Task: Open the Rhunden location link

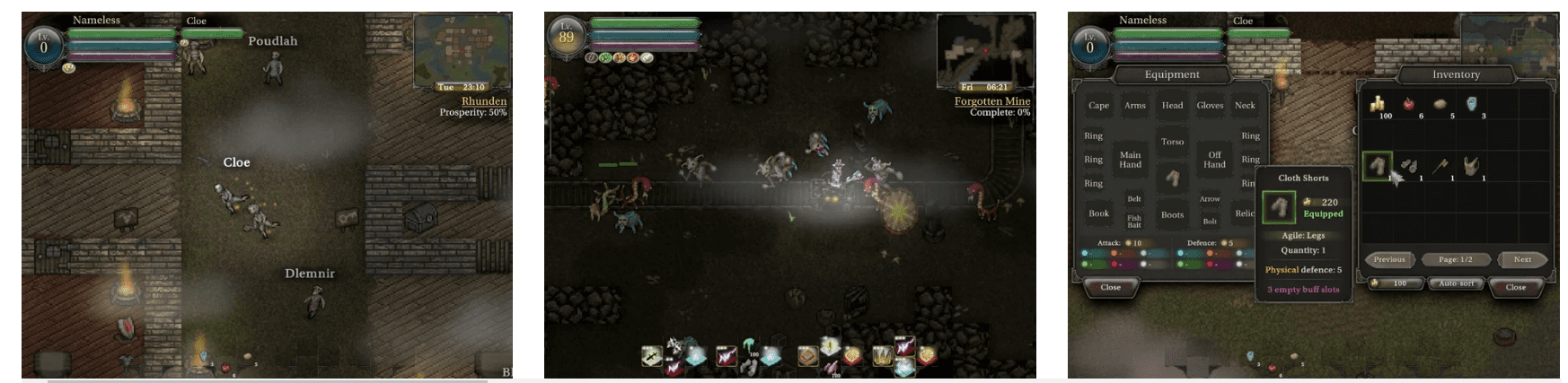Action: 483,101
